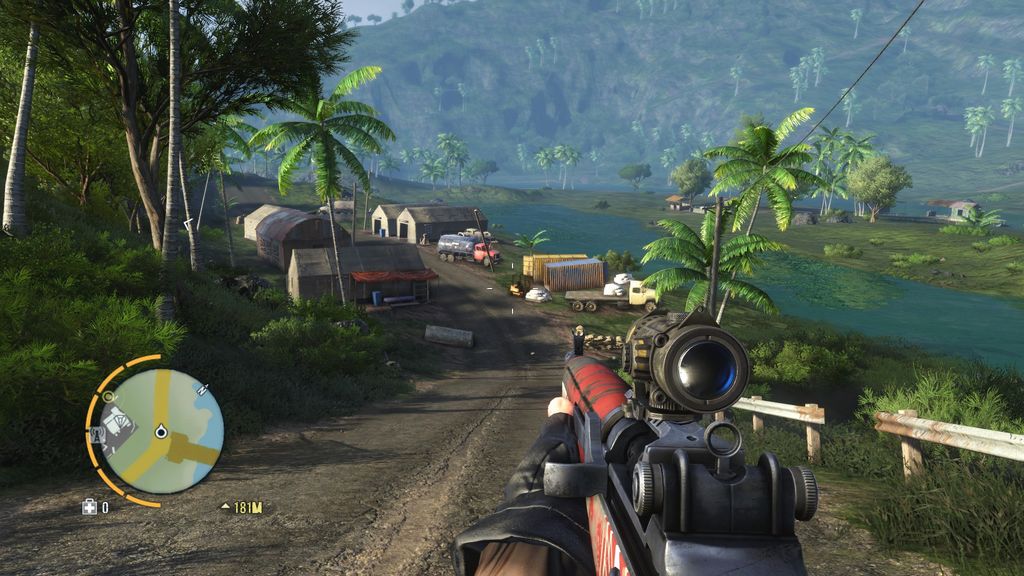Image resolution: width=1024 pixels, height=576 pixels.
Task: Select the yellow objective ring on minimap
Action: click(108, 397)
